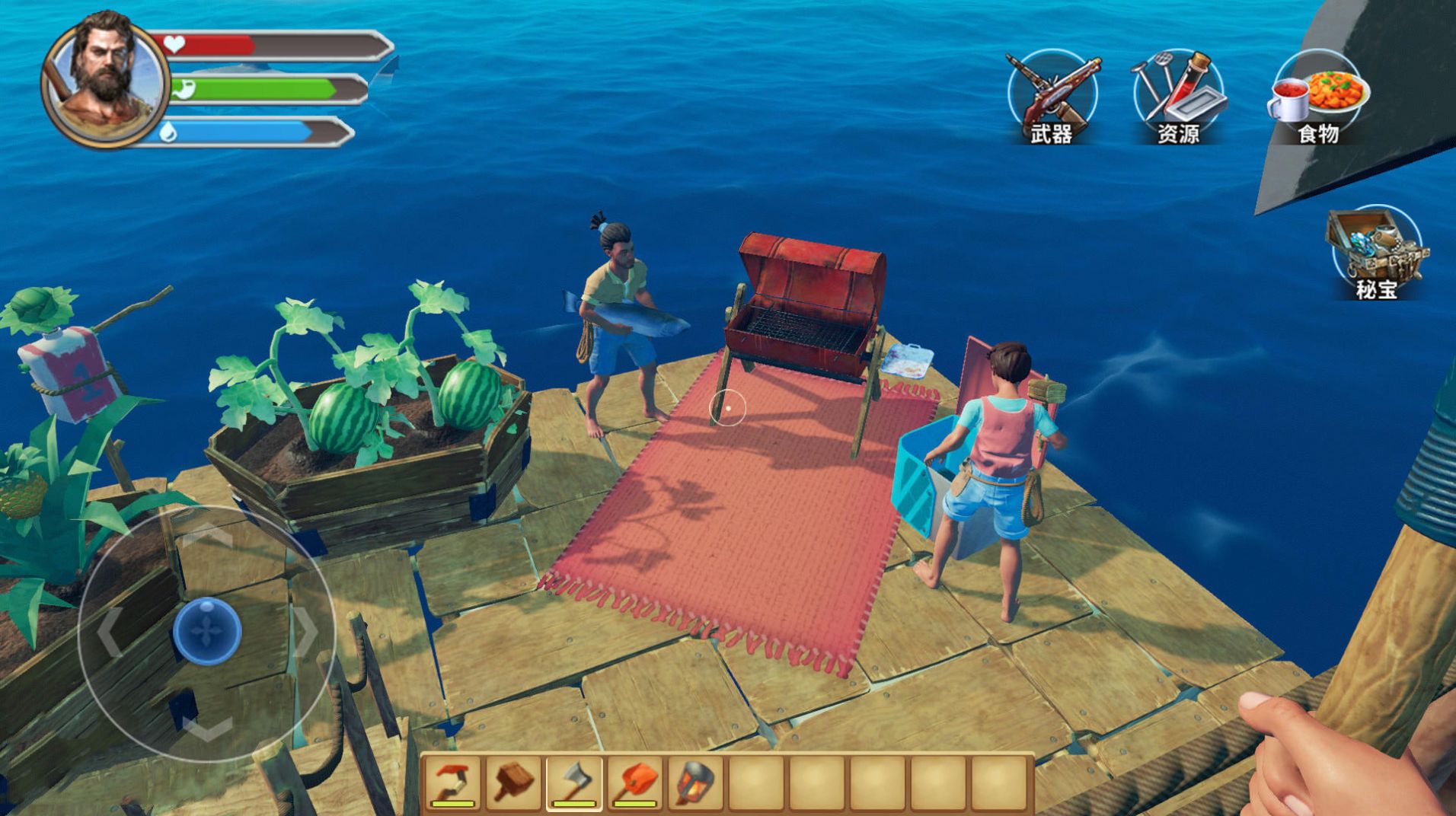Open the 武器 weapons menu
Image resolution: width=1456 pixels, height=816 pixels.
(x=1052, y=97)
